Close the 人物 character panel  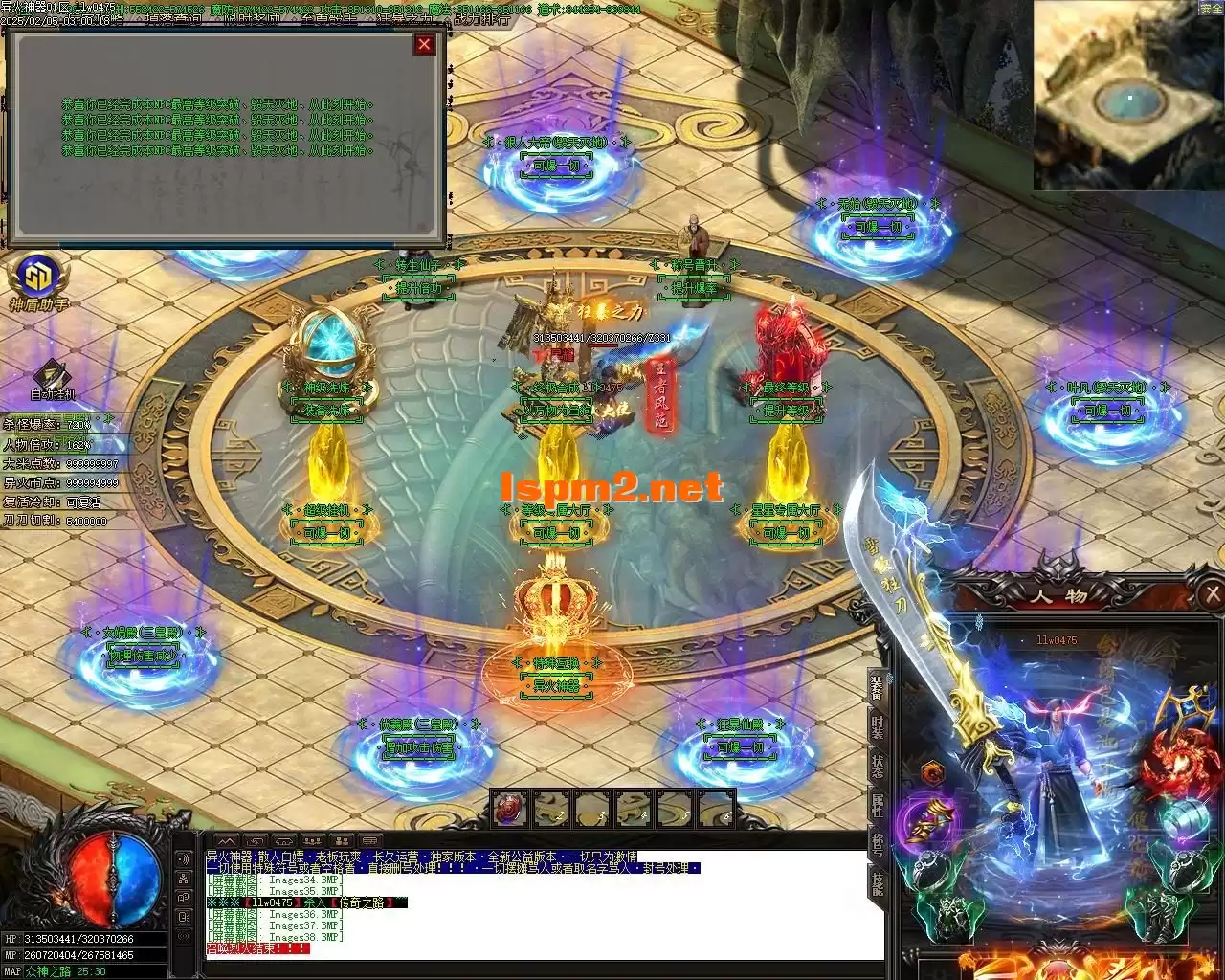coord(1212,594)
